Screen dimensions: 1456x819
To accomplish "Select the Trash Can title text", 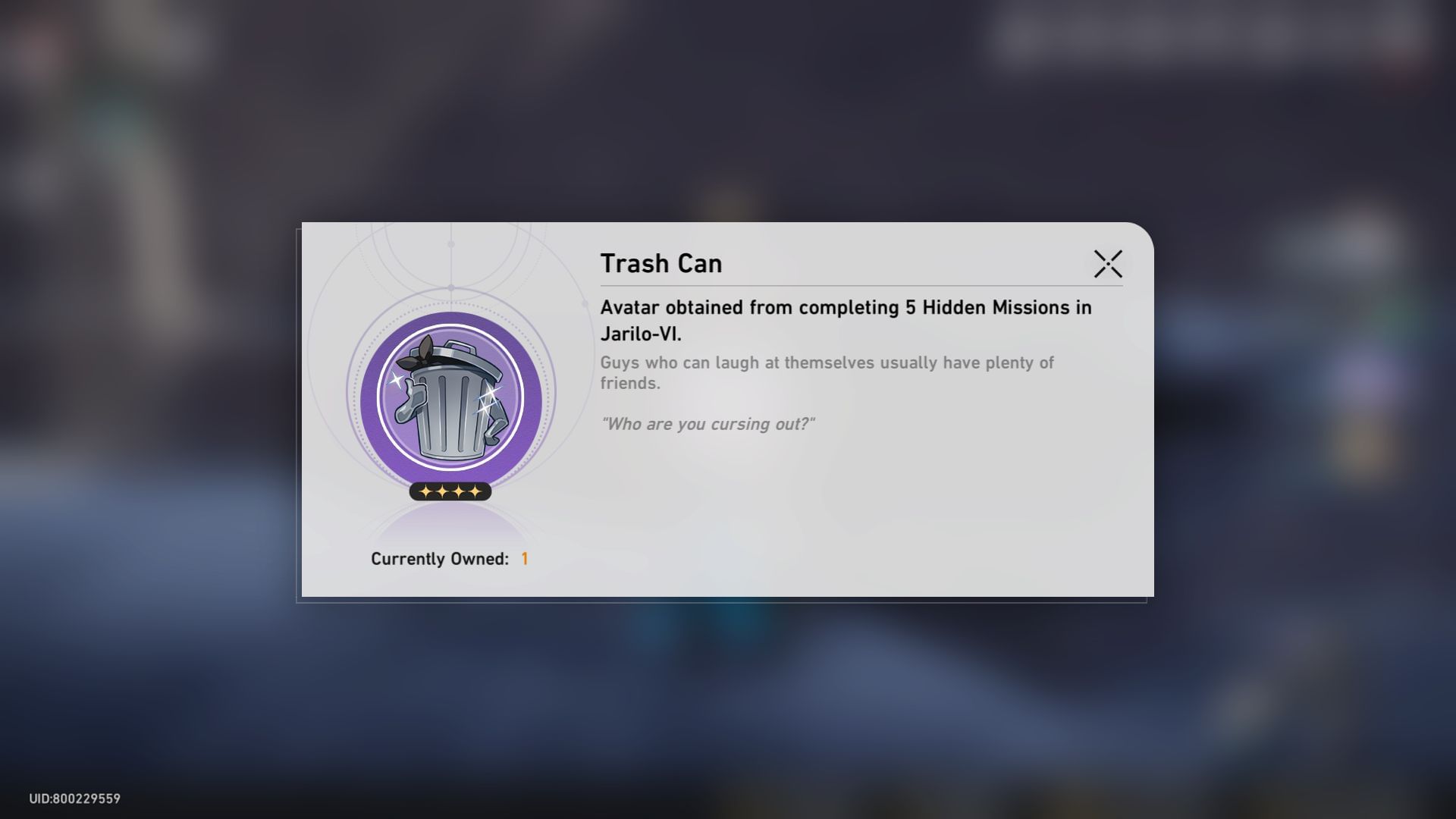I will (x=661, y=263).
